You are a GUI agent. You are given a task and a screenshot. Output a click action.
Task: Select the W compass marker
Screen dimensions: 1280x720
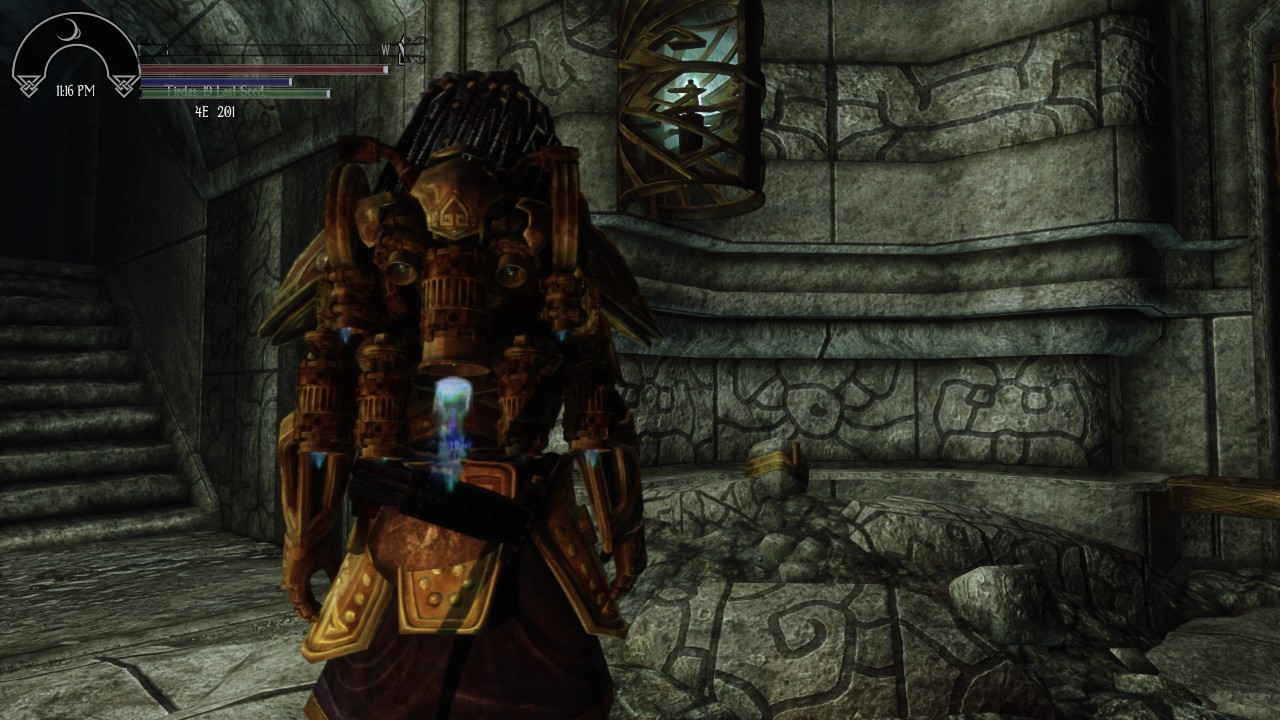[384, 49]
